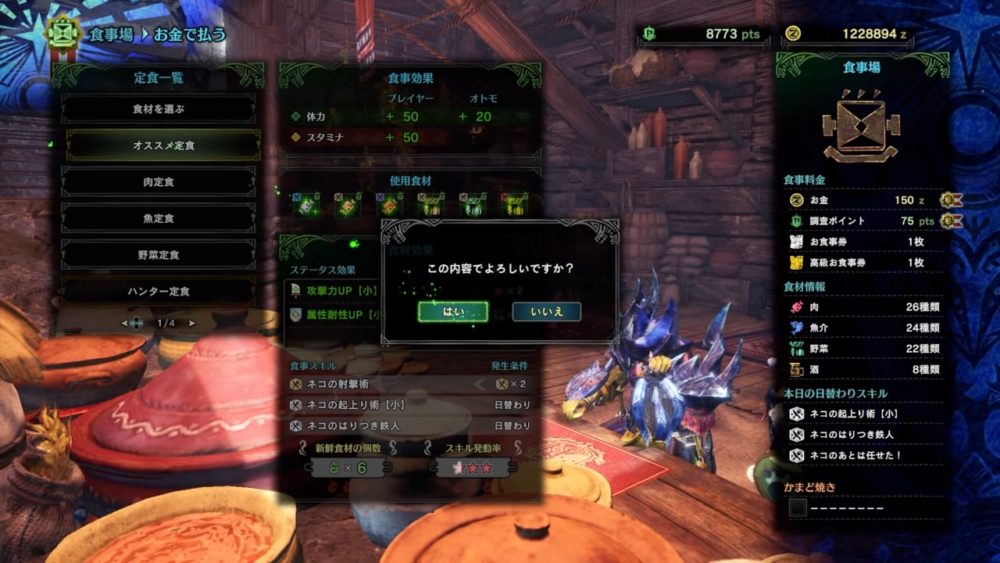1000x563 pixels.
Task: Pick the 肉定食 meat platter
Action: coord(158,182)
